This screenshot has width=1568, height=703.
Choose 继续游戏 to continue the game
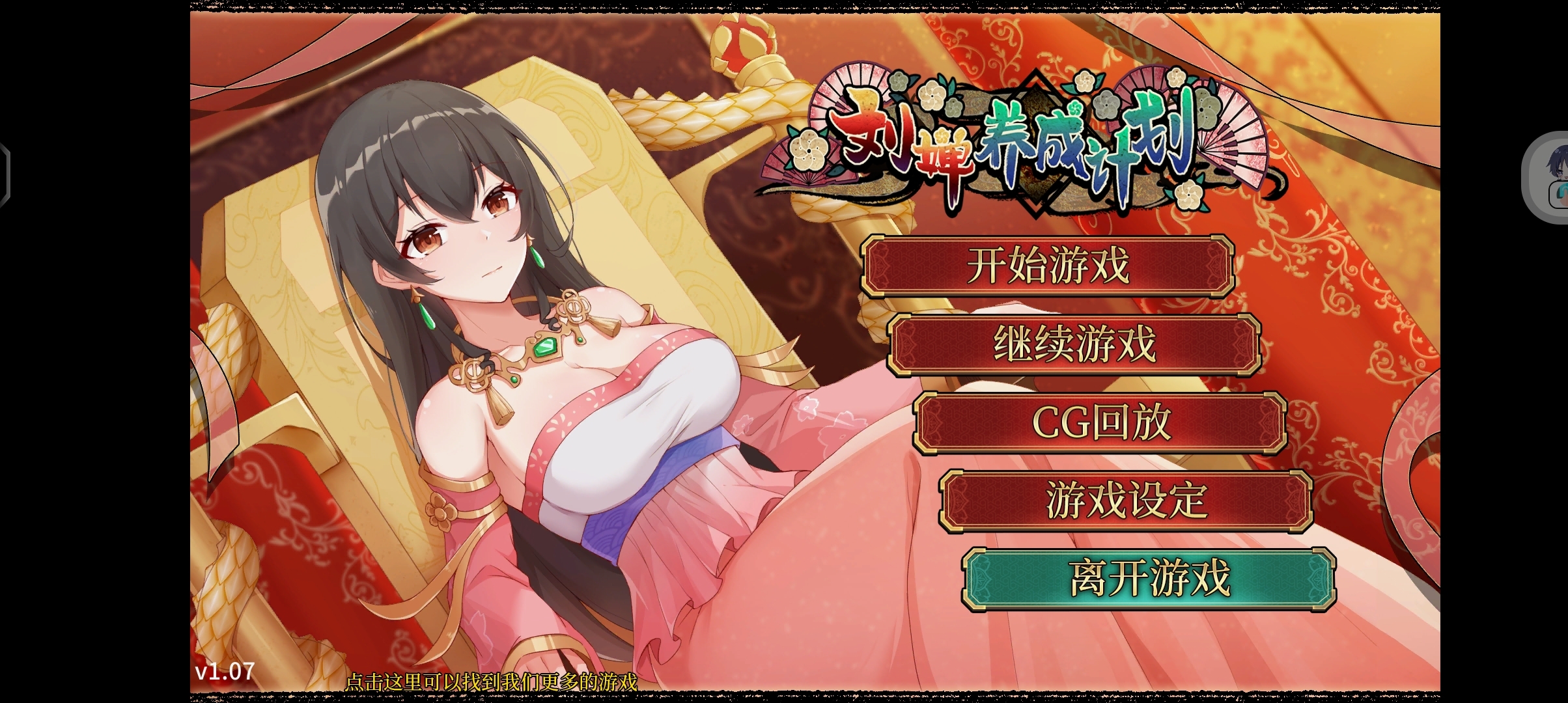tap(1074, 344)
